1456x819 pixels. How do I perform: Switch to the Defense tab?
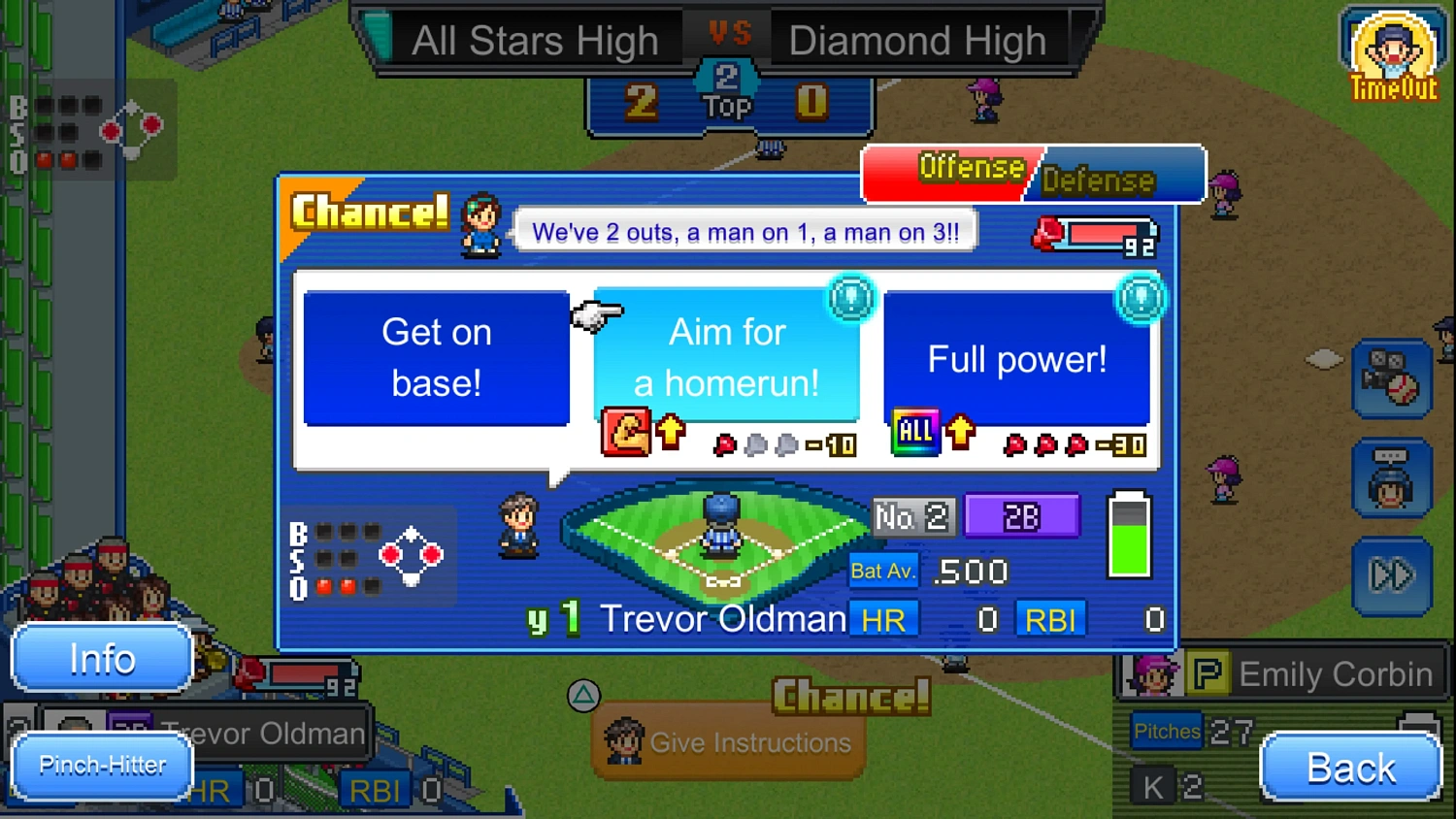1100,180
